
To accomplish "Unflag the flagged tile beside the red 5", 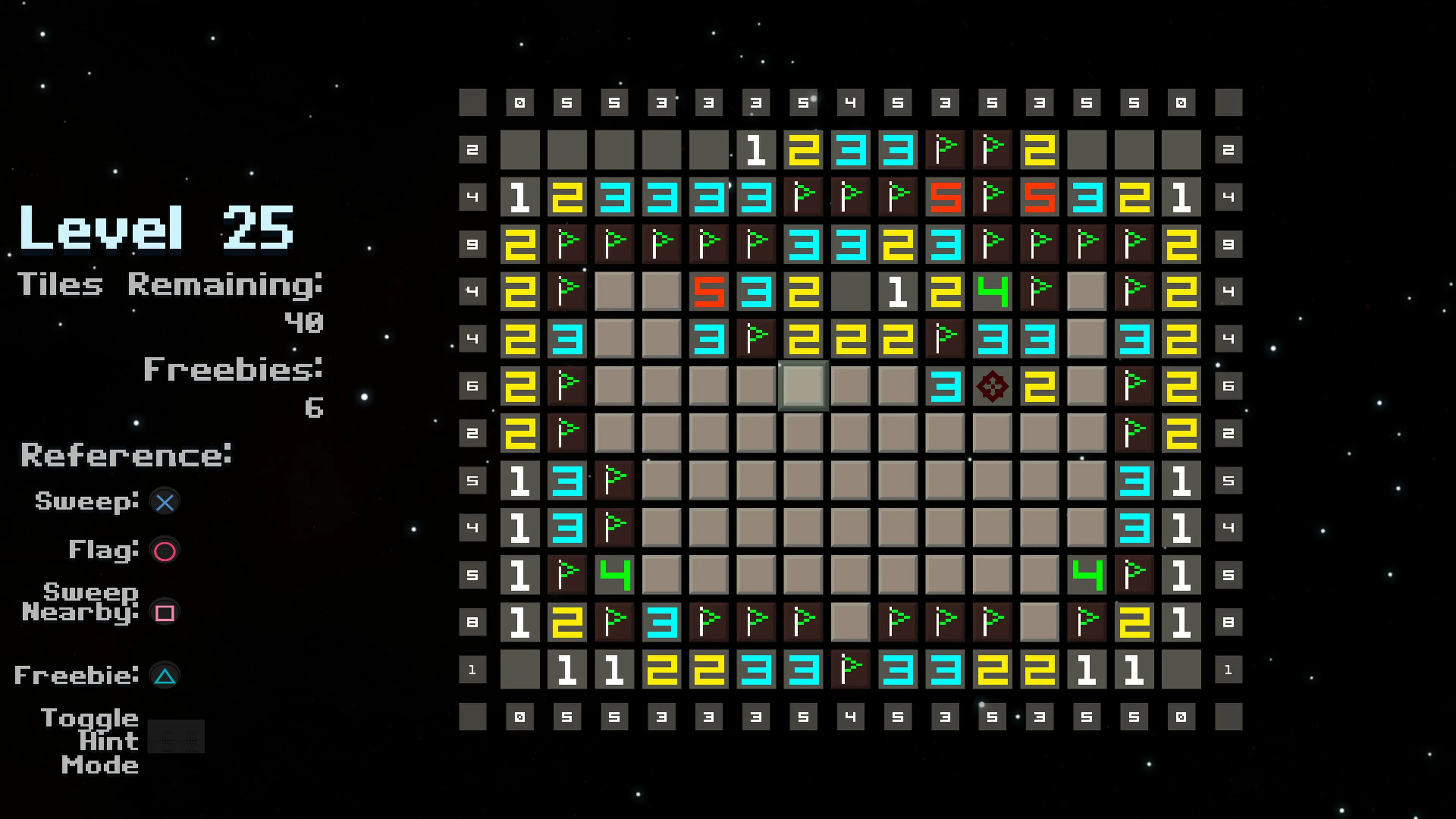I will 993,197.
